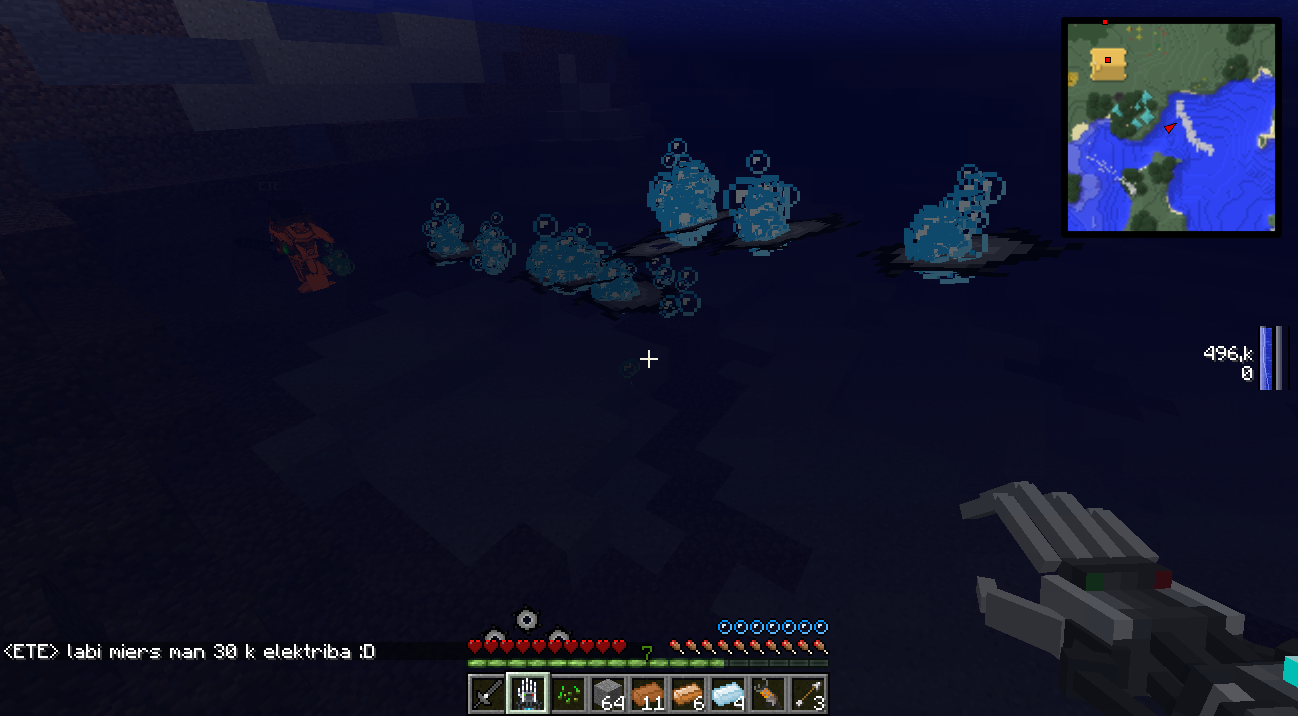
Task: Choose the green seeds hotbar slot
Action: (x=568, y=693)
